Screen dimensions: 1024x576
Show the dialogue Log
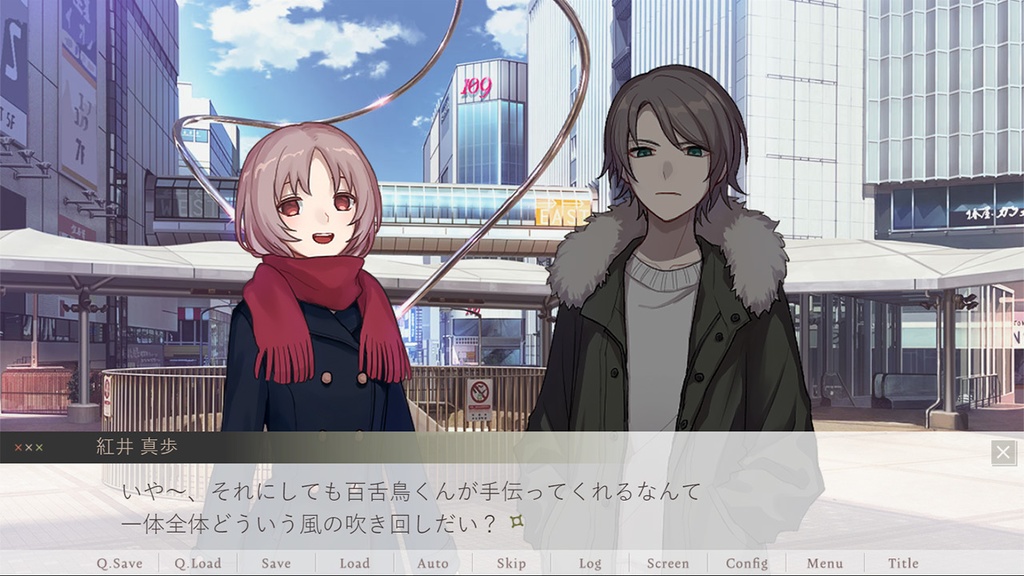(590, 563)
